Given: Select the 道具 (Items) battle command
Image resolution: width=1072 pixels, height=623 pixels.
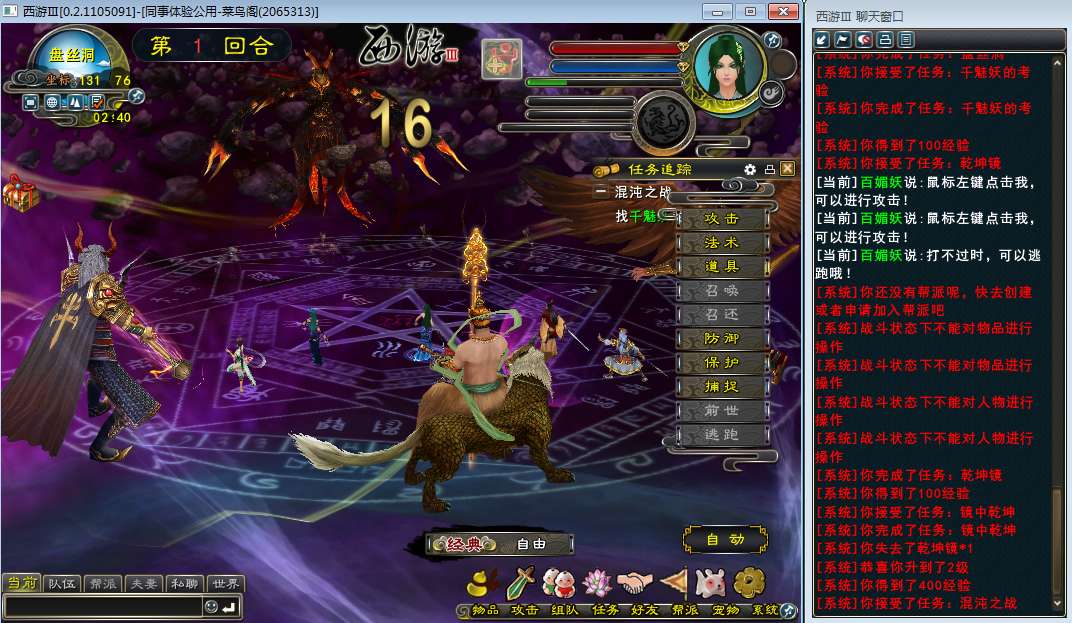Looking at the screenshot, I should pyautogui.click(x=722, y=267).
